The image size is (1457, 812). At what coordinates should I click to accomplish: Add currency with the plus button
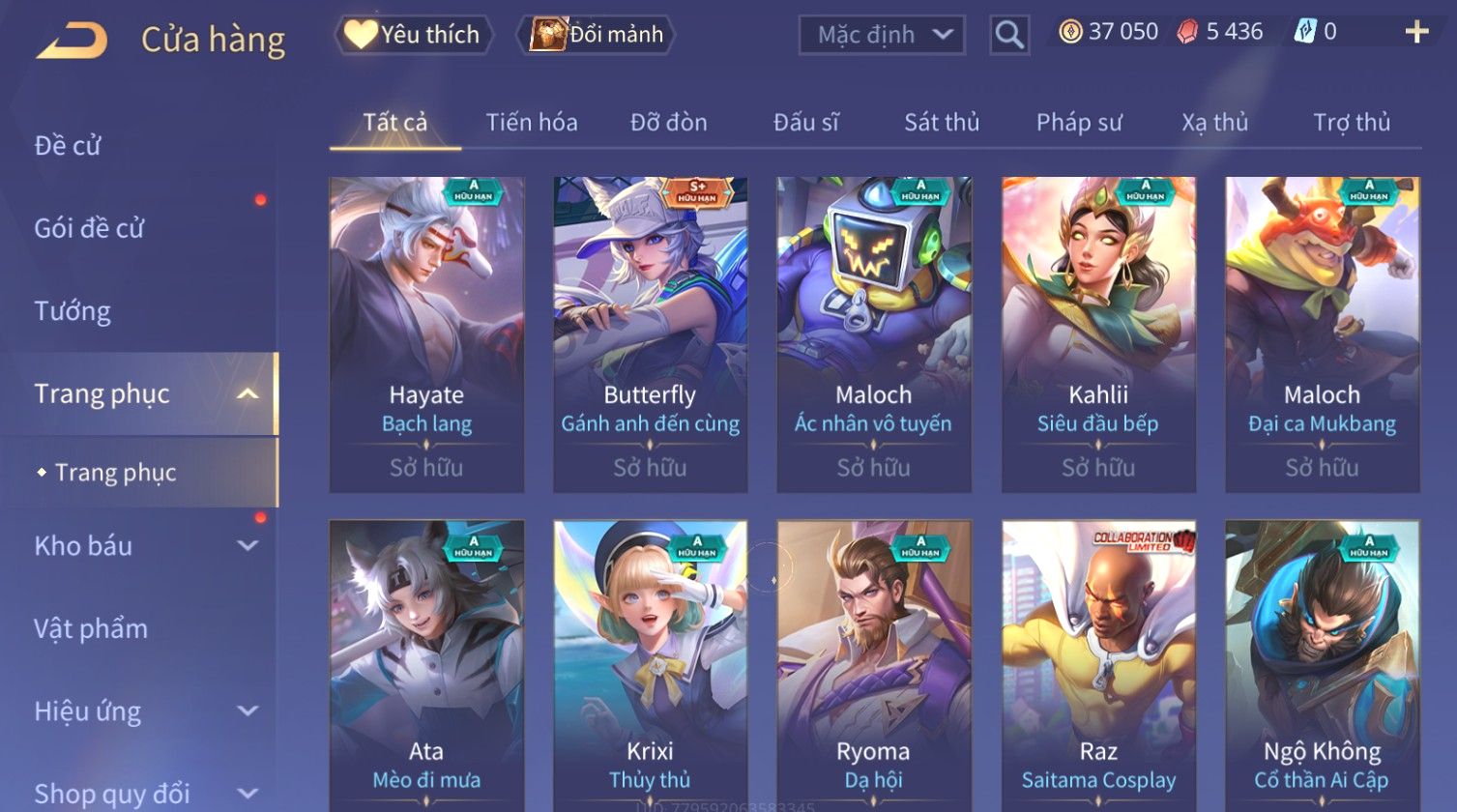(x=1416, y=33)
